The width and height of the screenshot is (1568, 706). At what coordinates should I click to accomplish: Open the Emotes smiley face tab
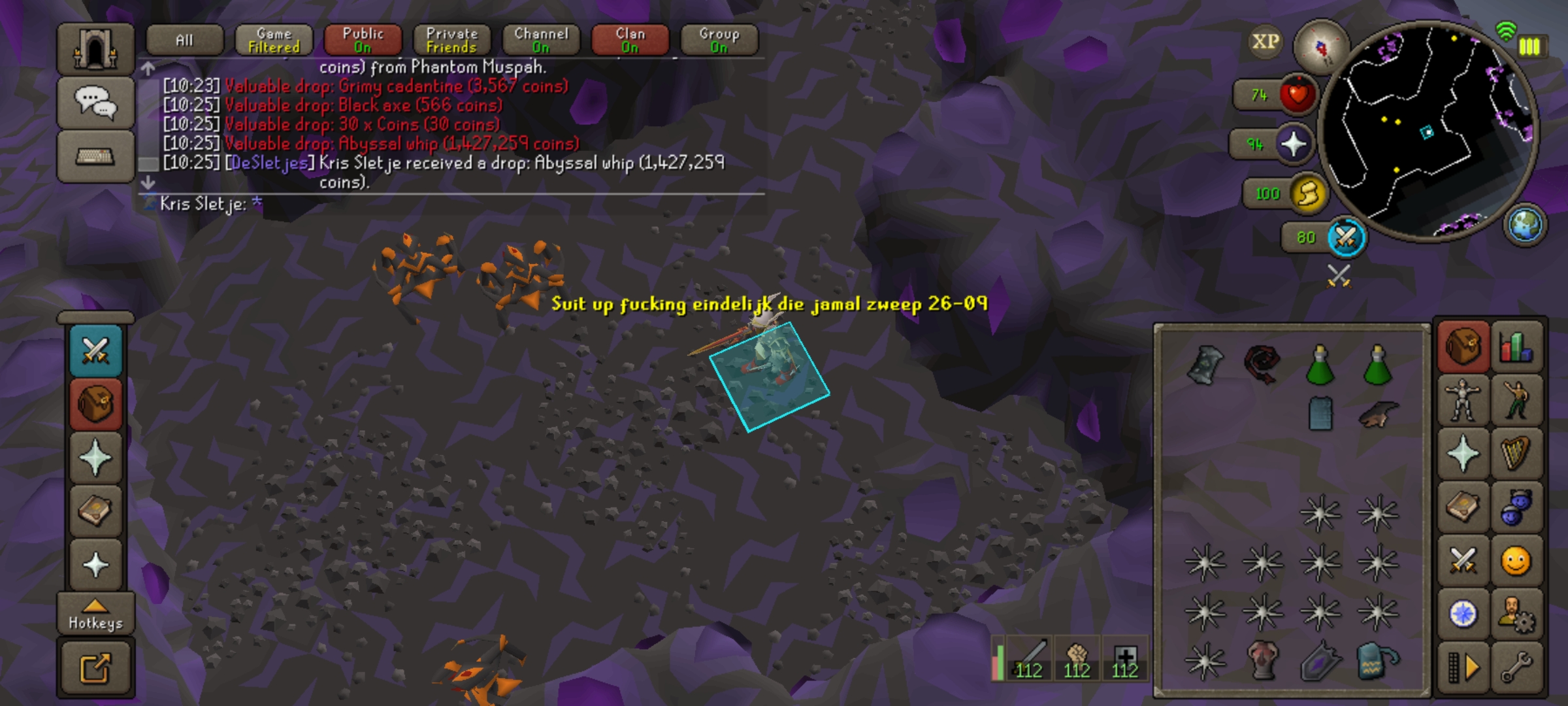pos(1516,561)
